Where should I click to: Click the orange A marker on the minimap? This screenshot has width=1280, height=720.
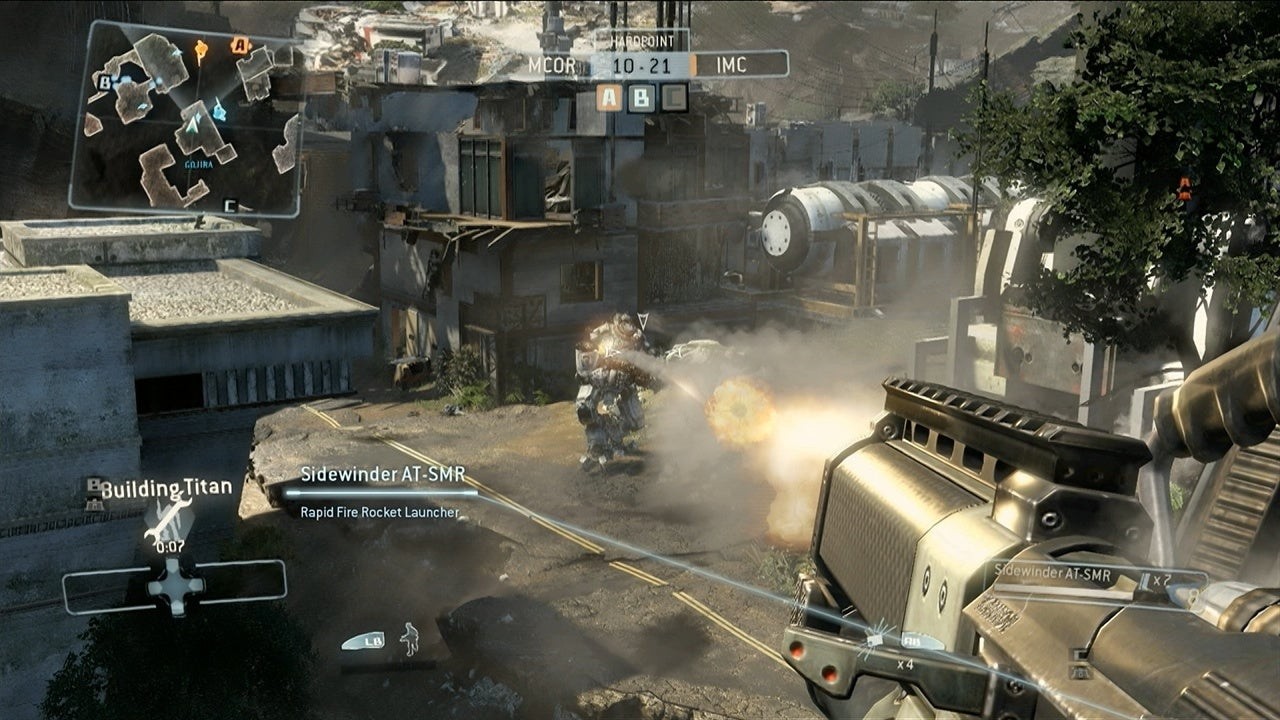240,45
